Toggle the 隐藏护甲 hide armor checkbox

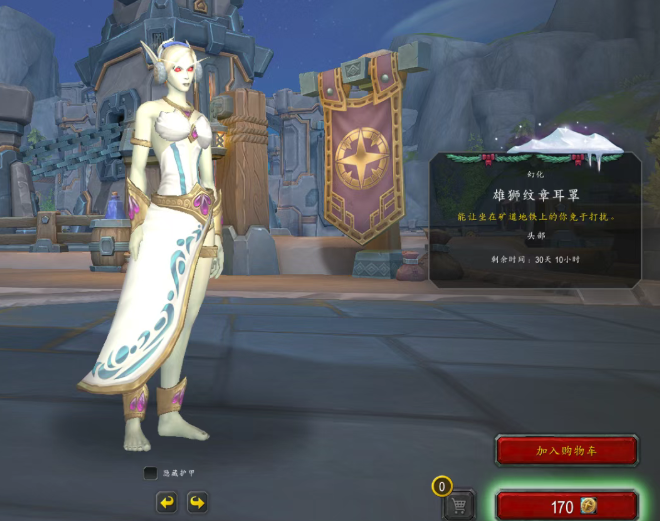pyautogui.click(x=150, y=473)
